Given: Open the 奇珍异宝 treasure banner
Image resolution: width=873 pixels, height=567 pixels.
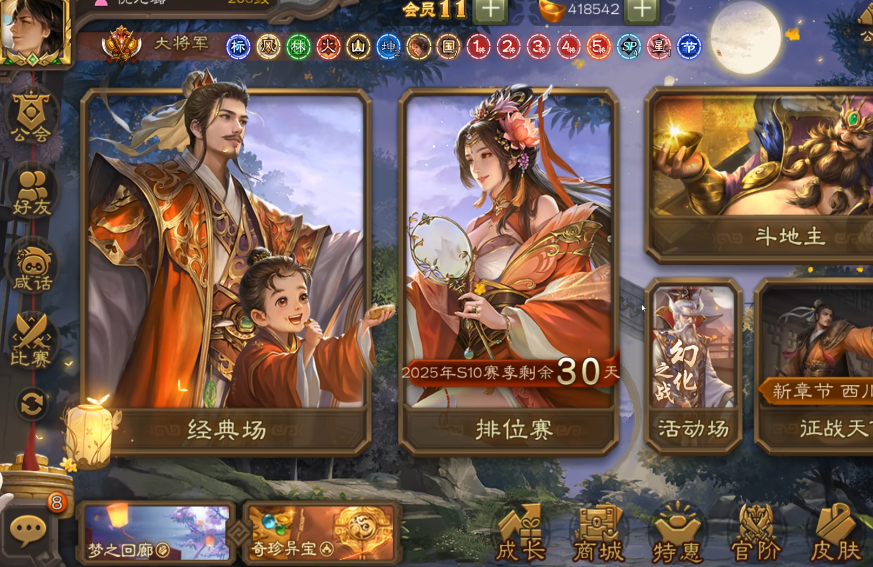Looking at the screenshot, I should click(320, 532).
